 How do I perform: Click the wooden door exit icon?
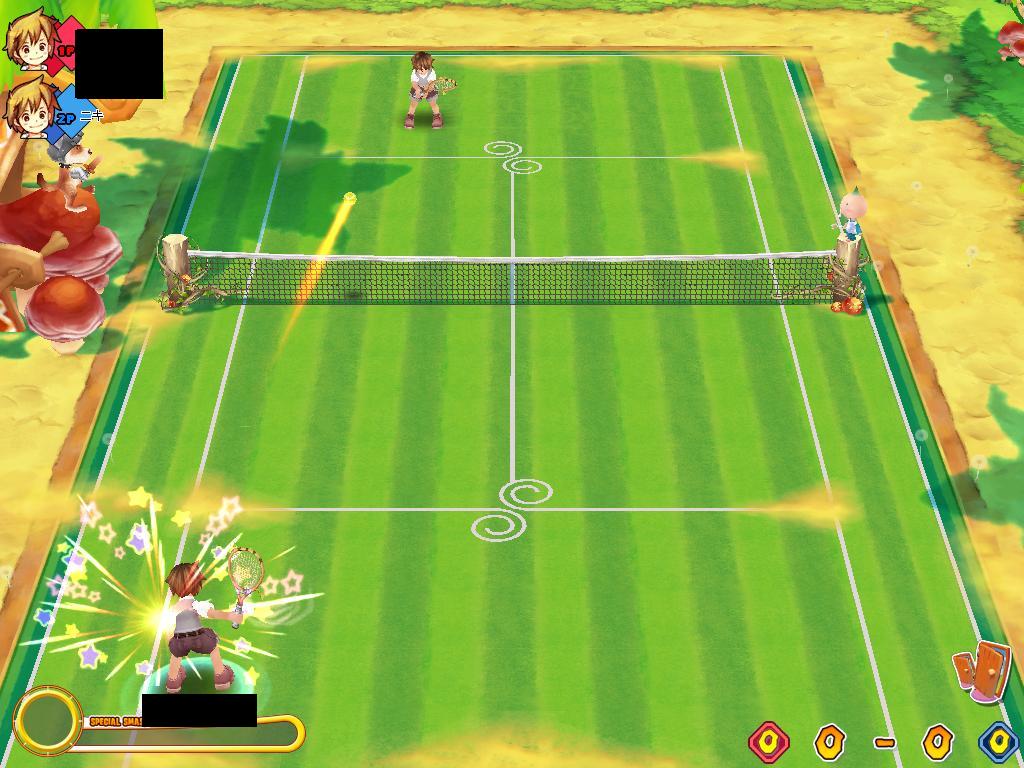(x=982, y=670)
